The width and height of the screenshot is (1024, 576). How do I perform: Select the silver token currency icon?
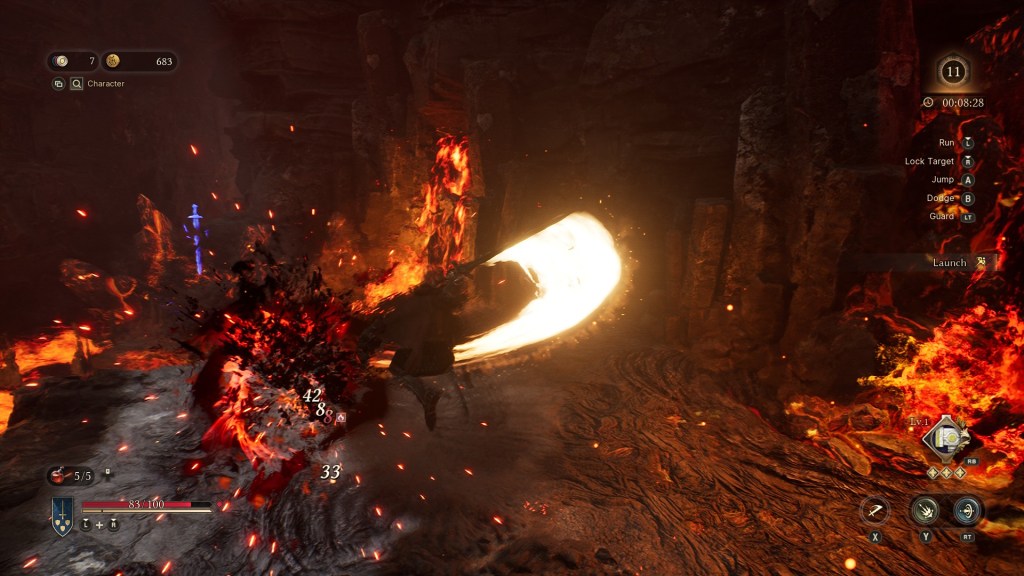[62, 62]
